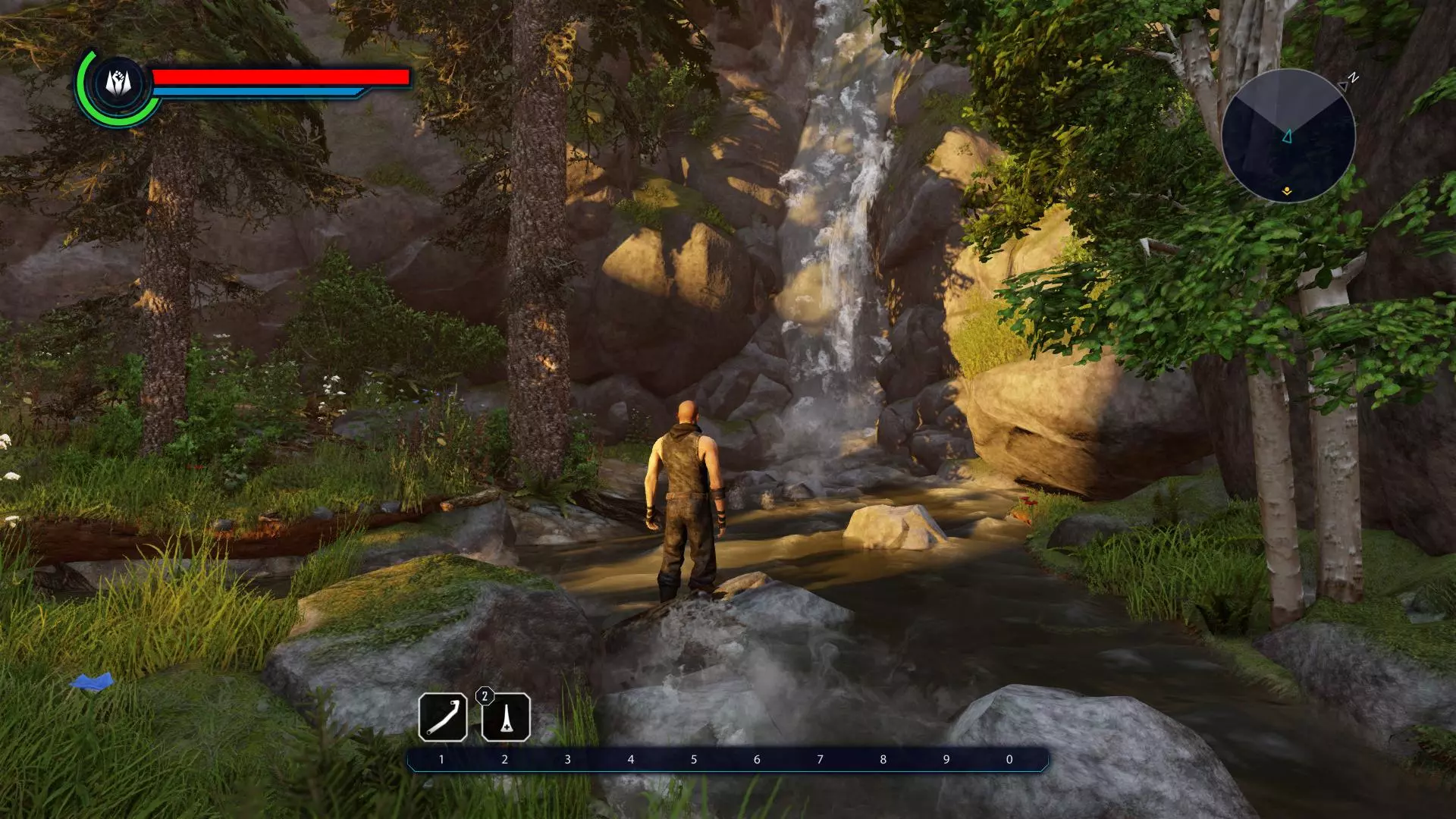
Task: Click the north compass indicator beside the minimap
Action: point(1351,79)
